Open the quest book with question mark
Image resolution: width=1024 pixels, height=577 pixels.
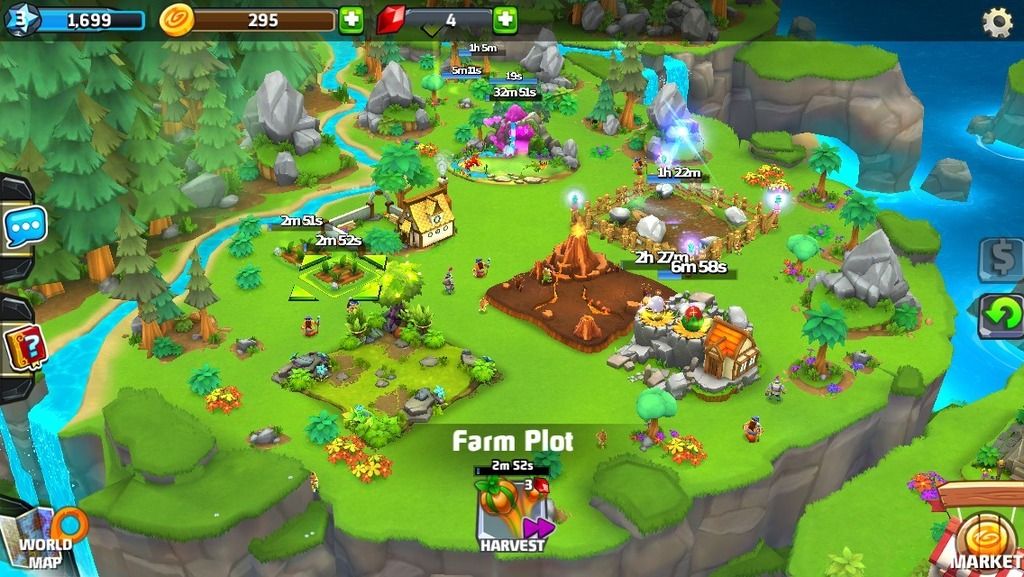point(23,349)
